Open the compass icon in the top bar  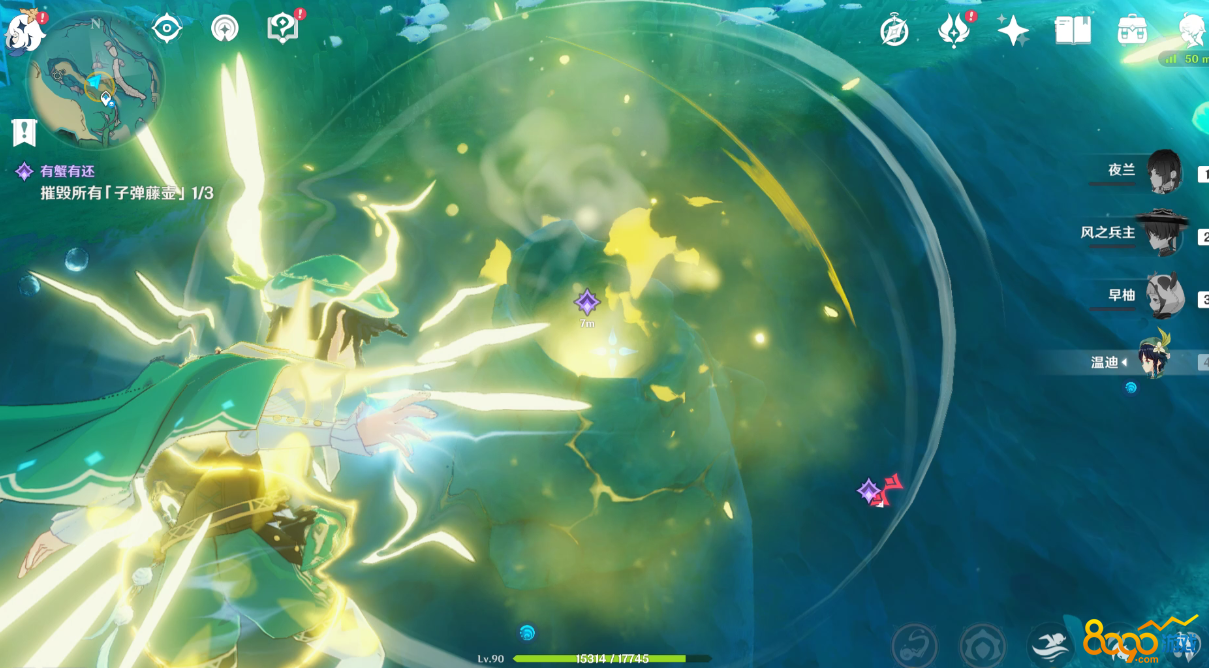click(x=894, y=31)
